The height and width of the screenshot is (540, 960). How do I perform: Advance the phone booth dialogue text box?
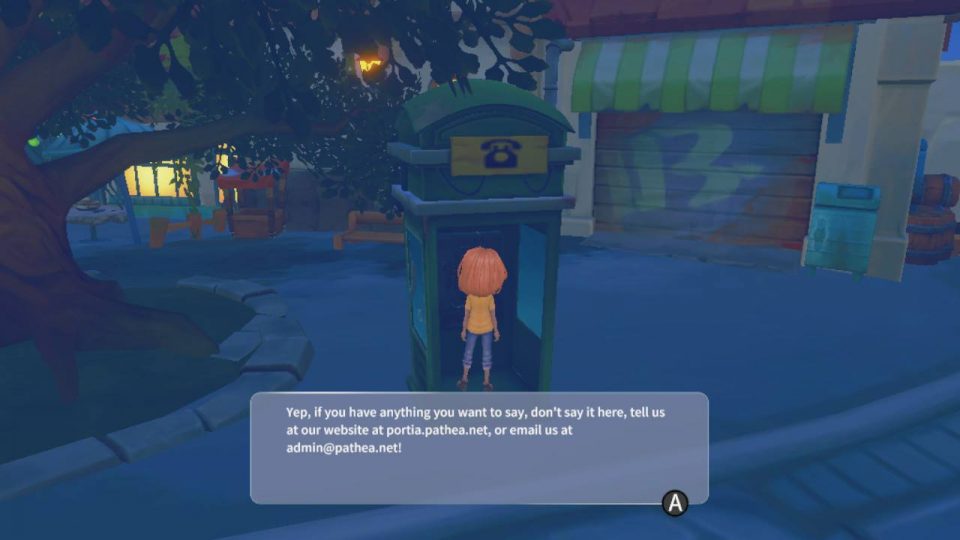pos(676,503)
